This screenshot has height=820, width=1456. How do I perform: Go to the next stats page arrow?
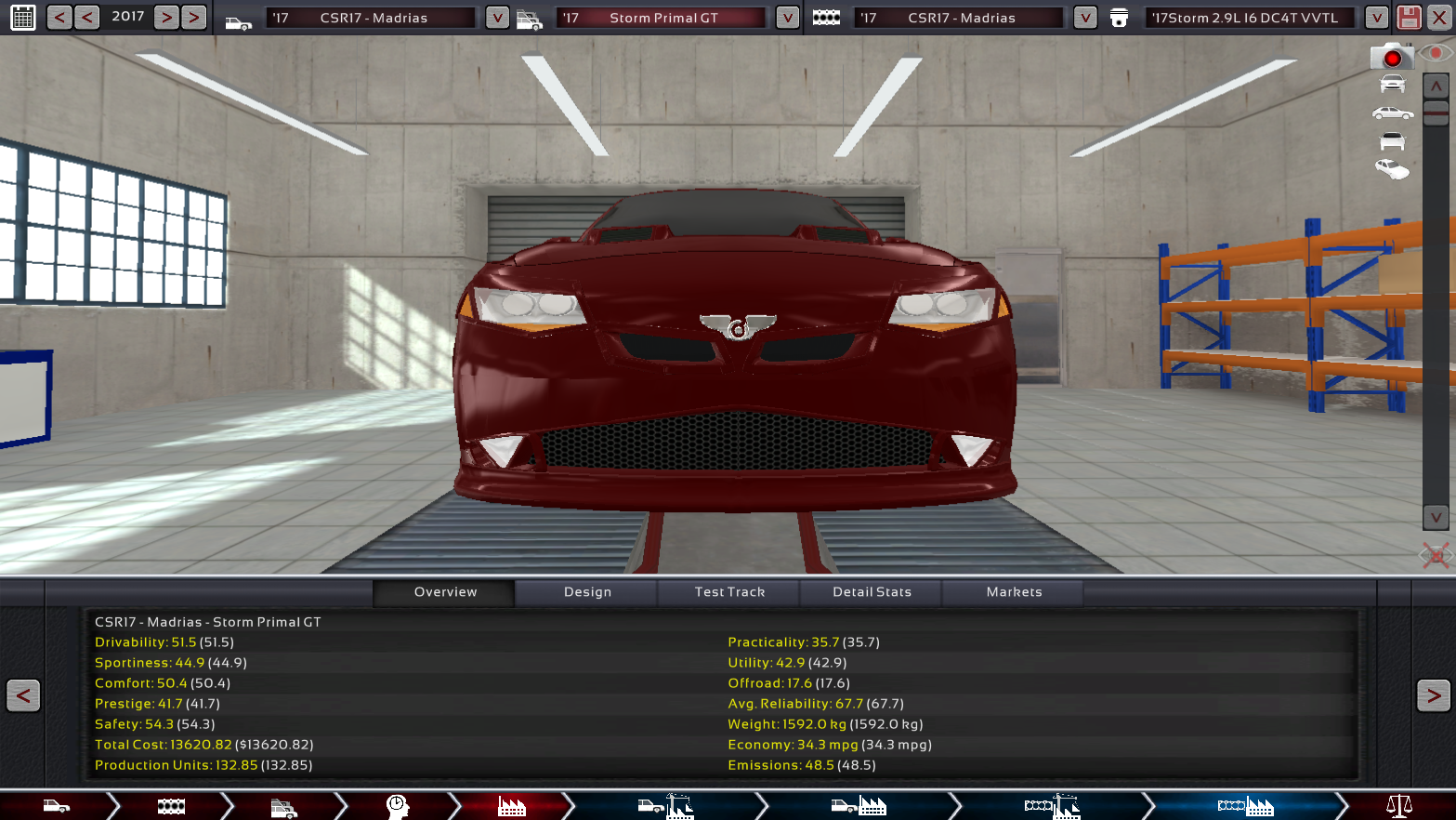pos(1433,695)
